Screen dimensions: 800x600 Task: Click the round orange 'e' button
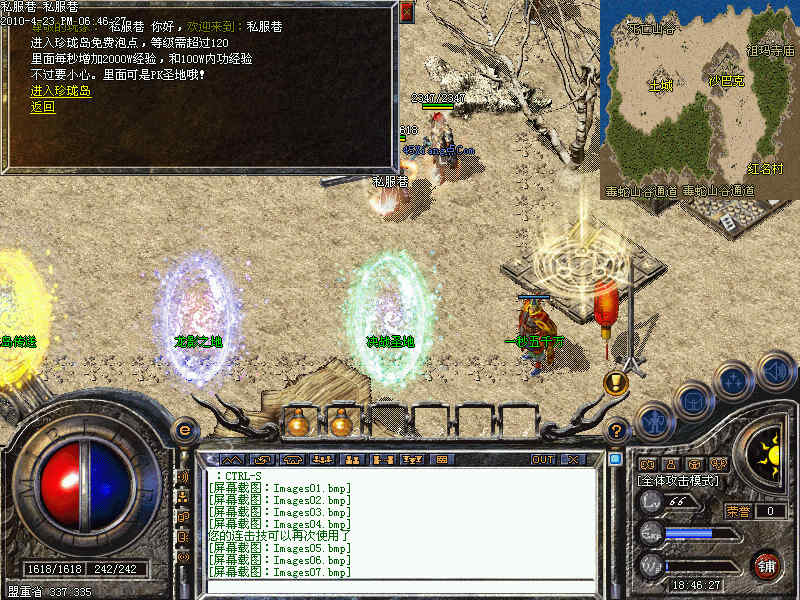183,430
